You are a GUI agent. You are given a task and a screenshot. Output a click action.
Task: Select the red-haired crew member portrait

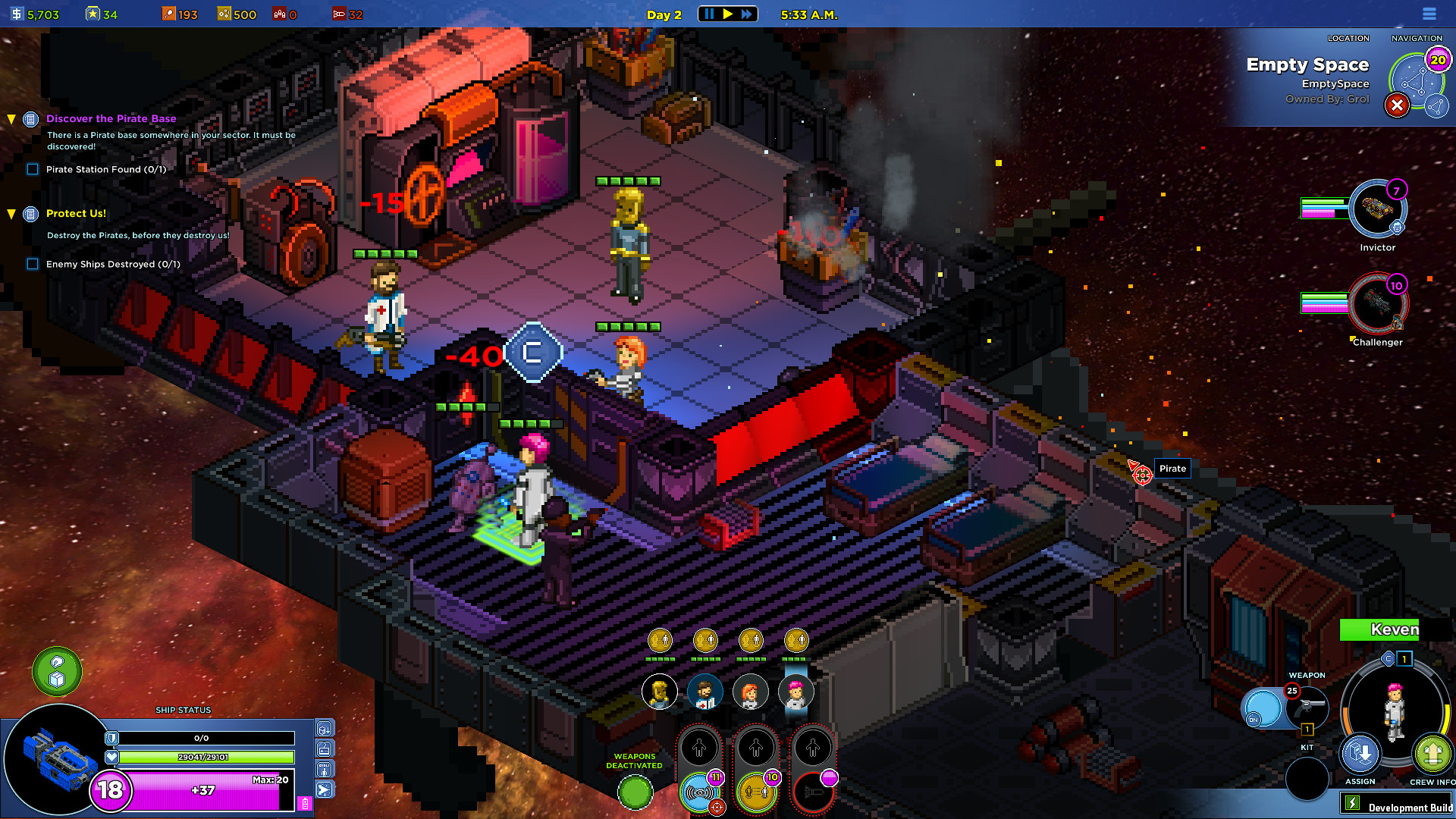click(x=750, y=692)
